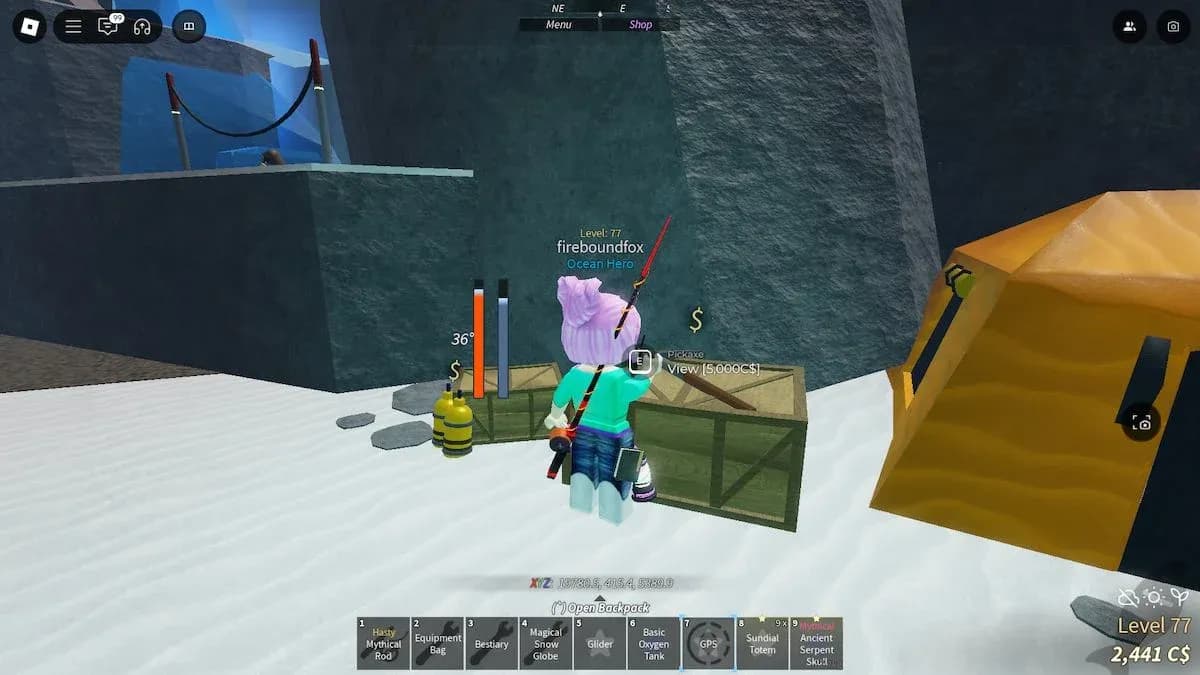Open the book icon in top bar

189,27
